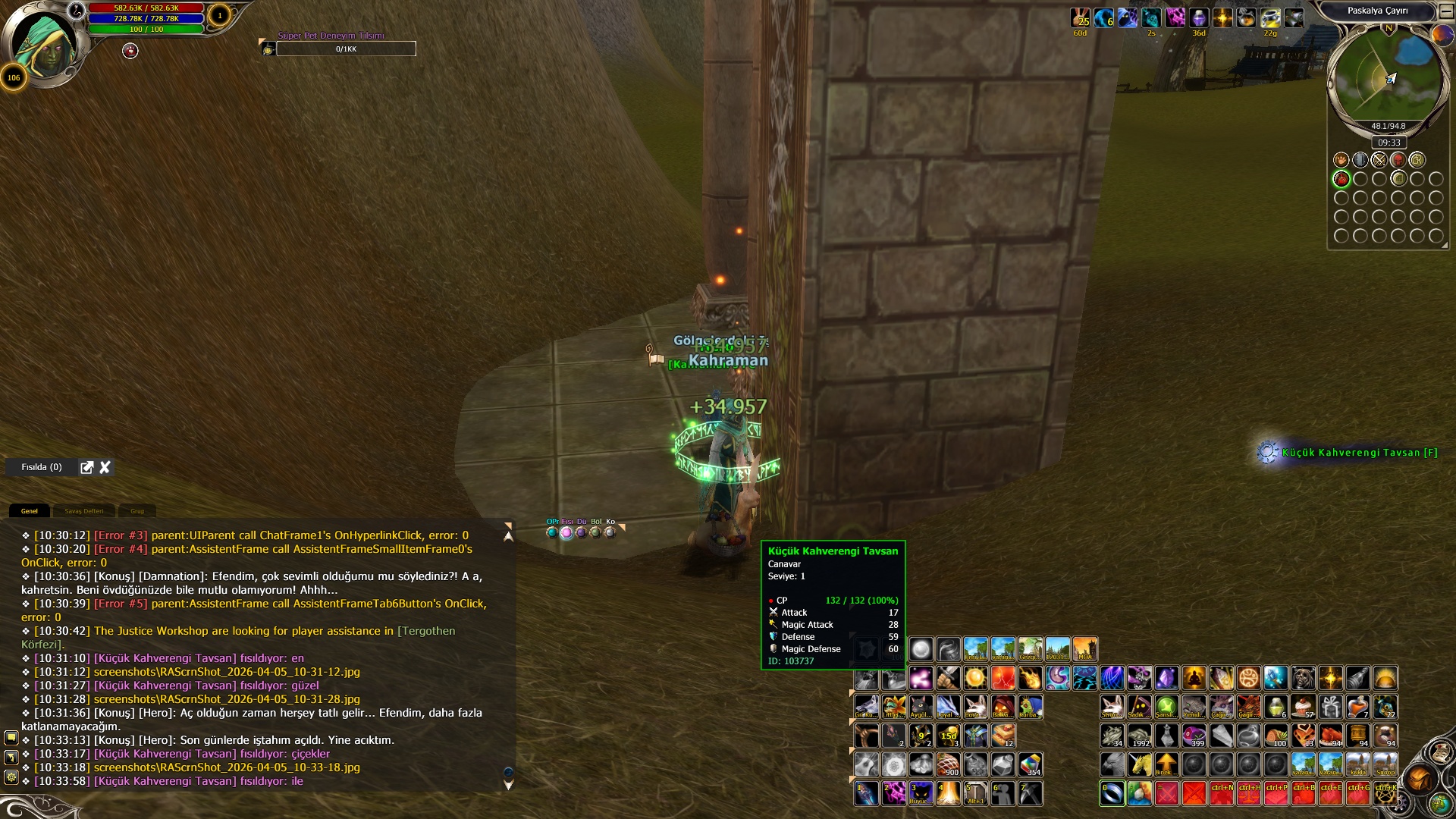1456x819 pixels.
Task: Click the ctrl+N red hotbar slot
Action: click(x=1221, y=793)
